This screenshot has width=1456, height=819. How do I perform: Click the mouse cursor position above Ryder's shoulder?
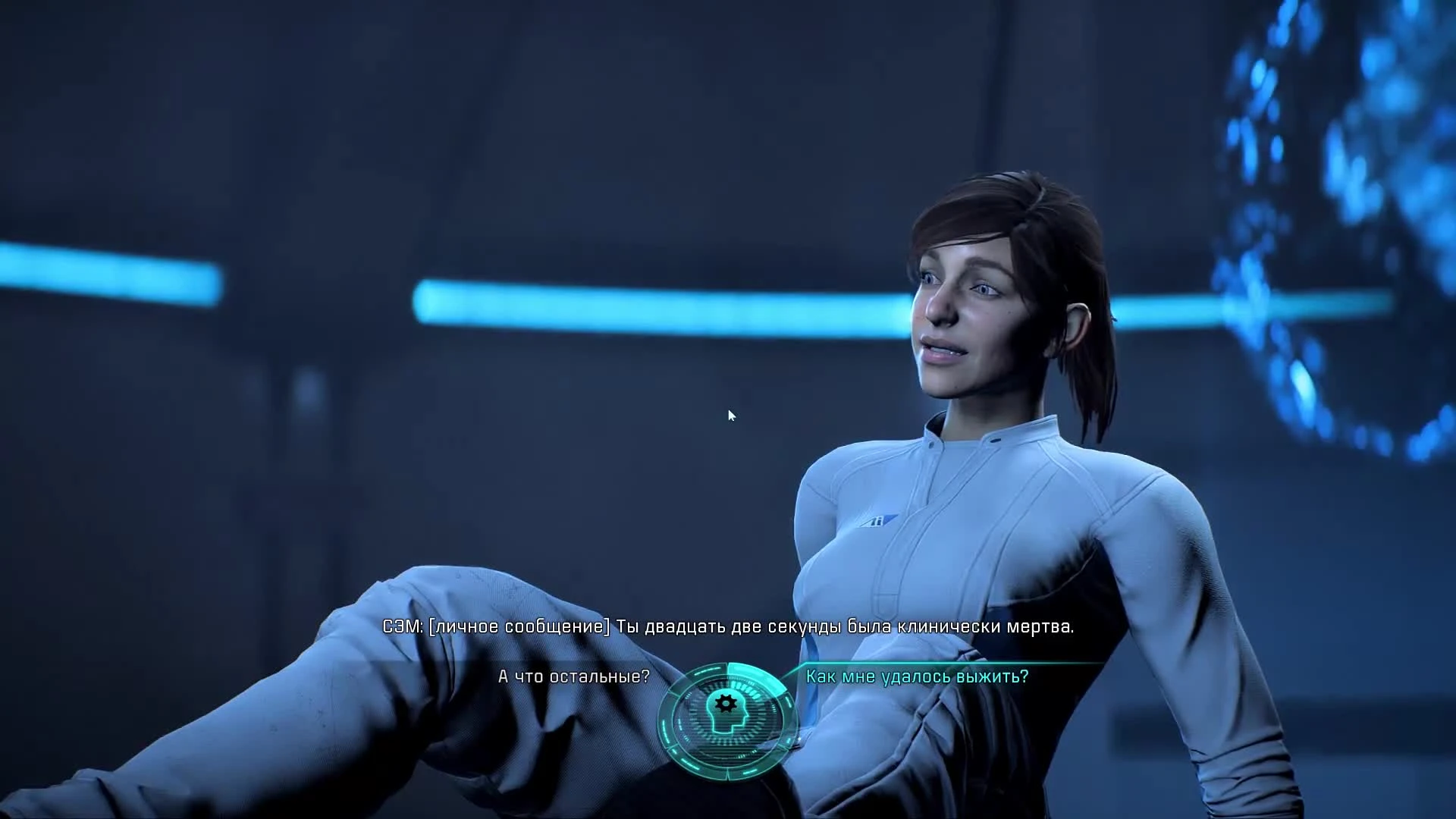coord(730,416)
